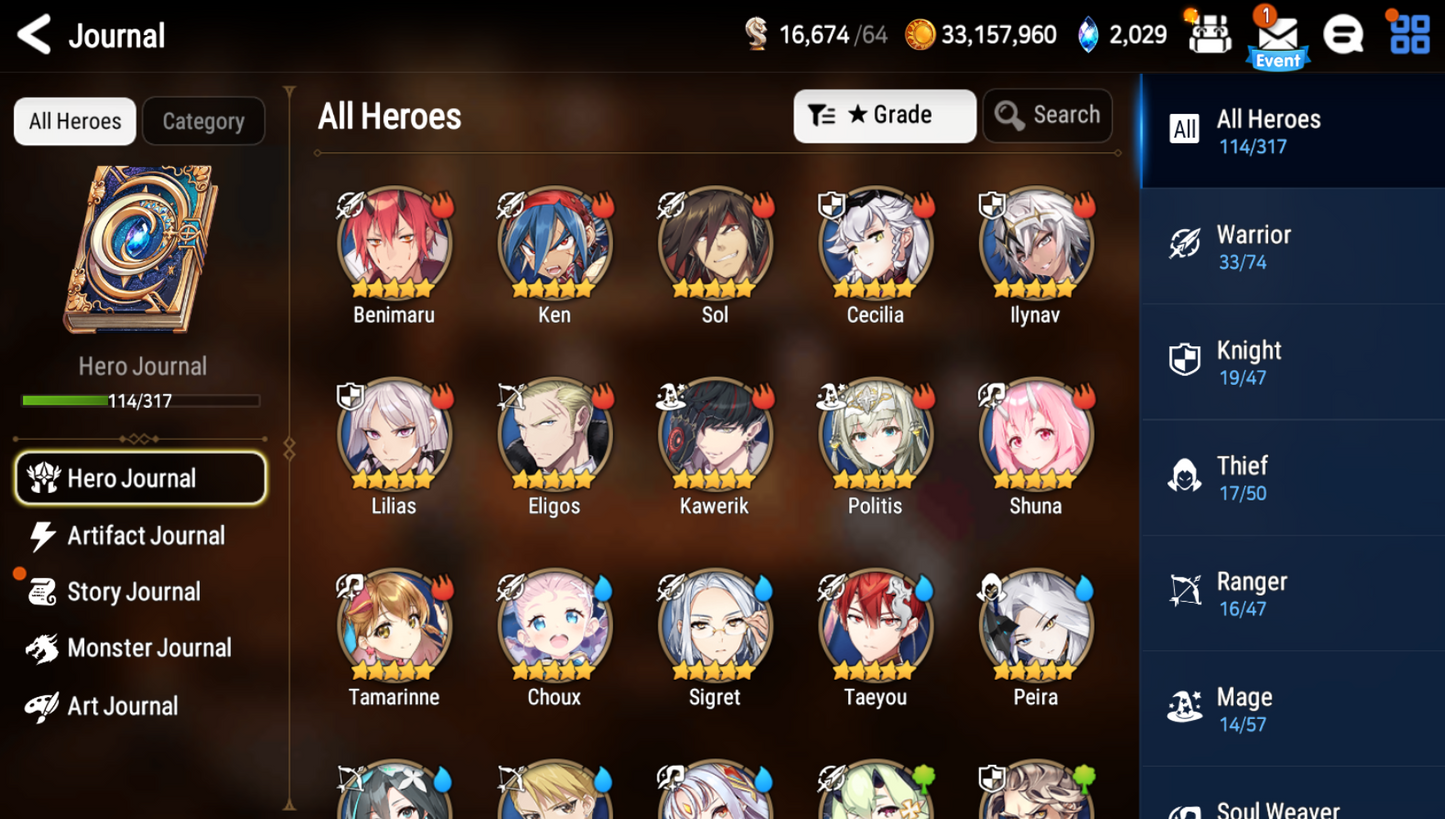Click the Hero Journal progress bar
1445x819 pixels.
(x=141, y=400)
